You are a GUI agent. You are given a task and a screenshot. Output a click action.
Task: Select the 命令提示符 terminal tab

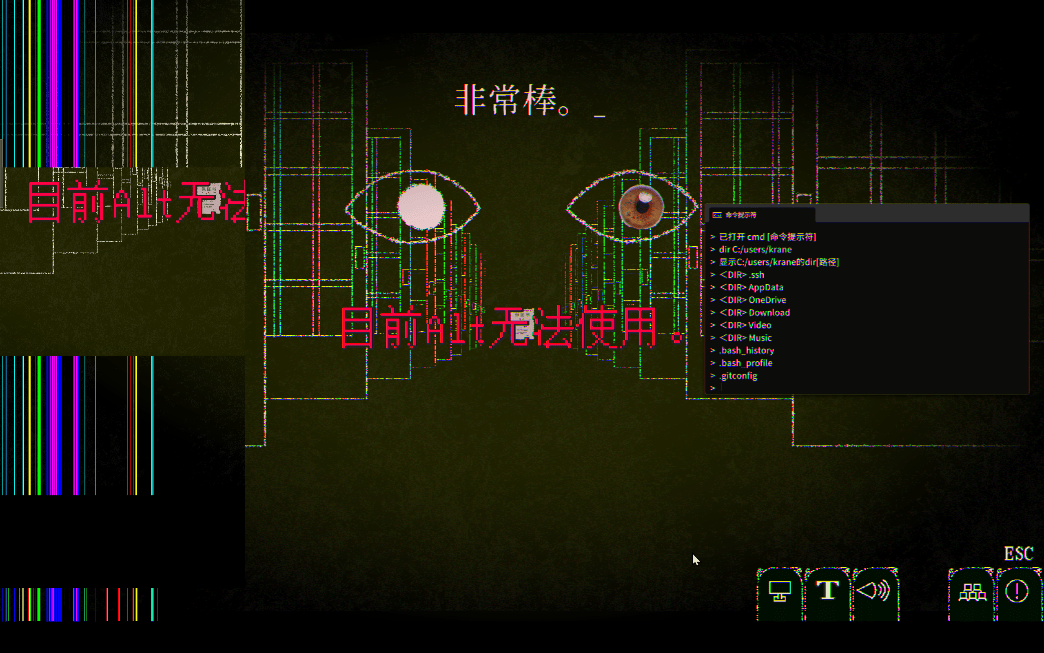[760, 214]
